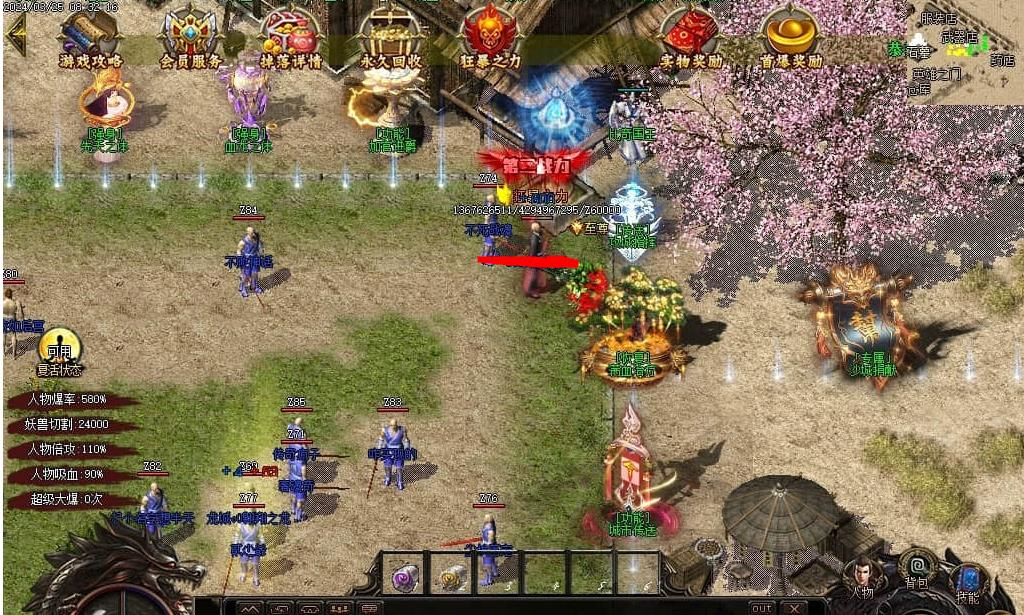Image resolution: width=1024 pixels, height=615 pixels.
Task: Click the X button on bottom bar
Action: click(794, 607)
